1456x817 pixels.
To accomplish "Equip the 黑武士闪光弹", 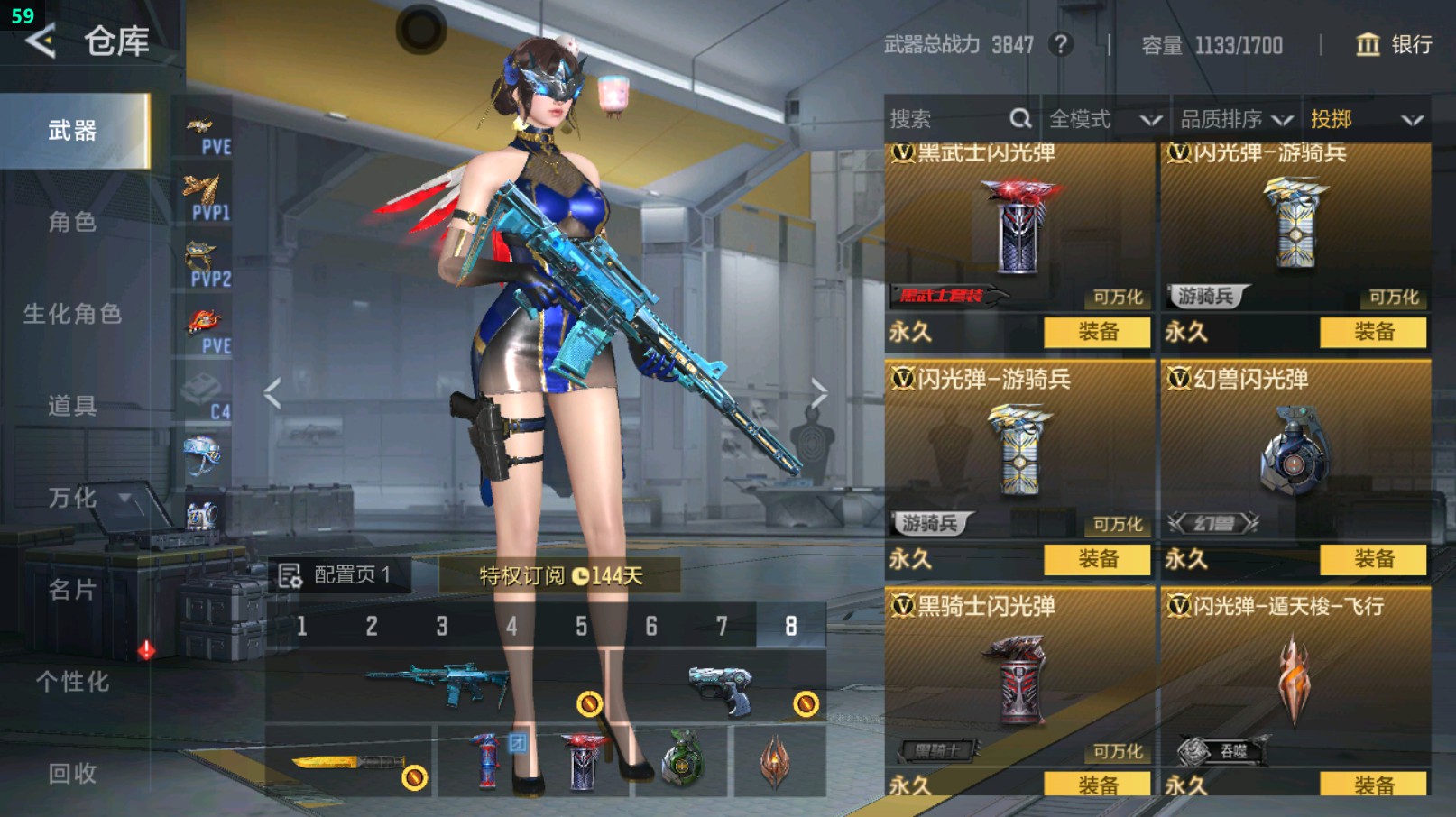I will [1097, 332].
